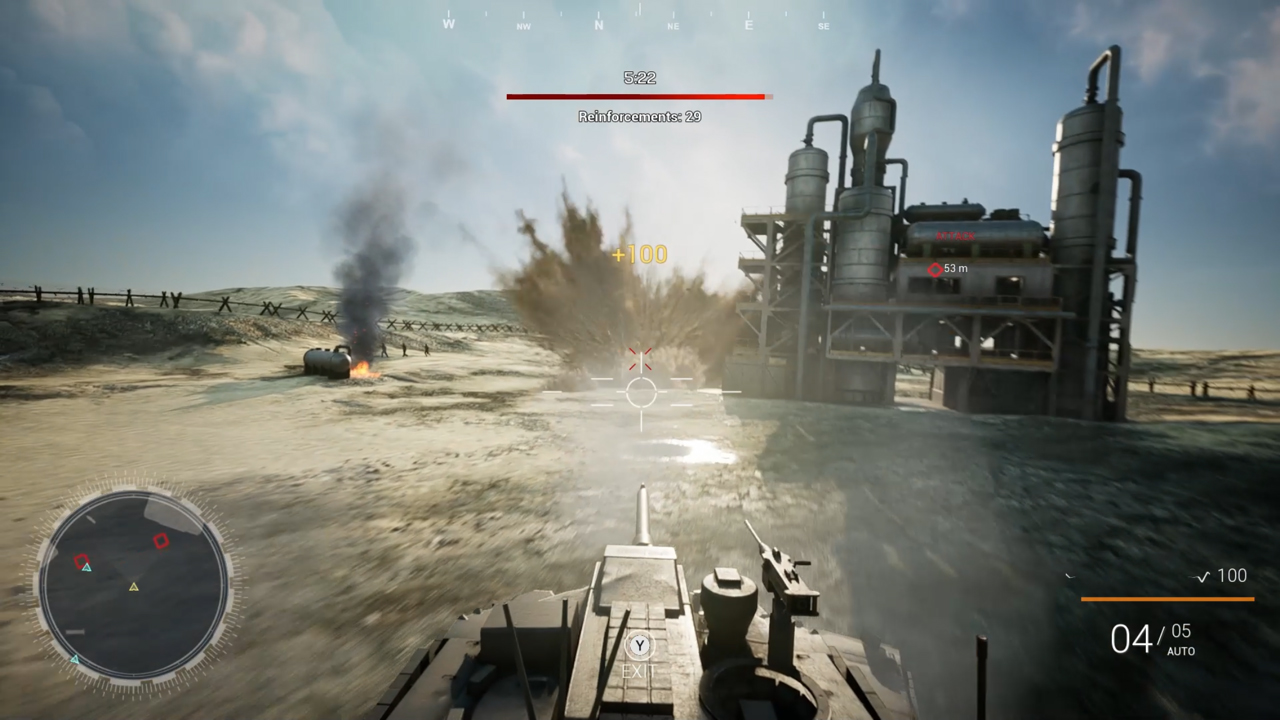Click the E marker on the compass

tap(748, 25)
